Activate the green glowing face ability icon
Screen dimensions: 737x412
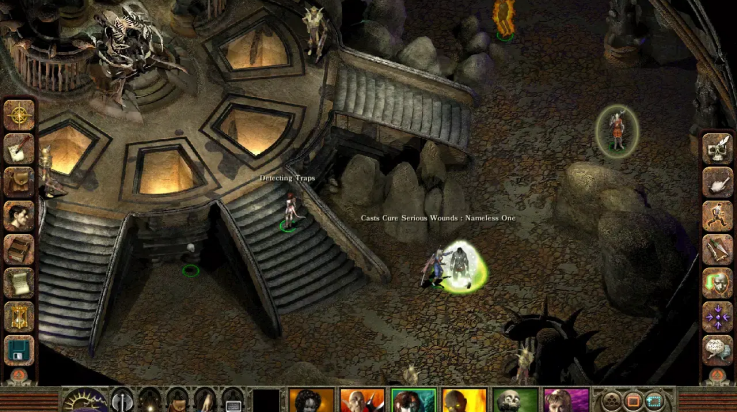coord(717,283)
